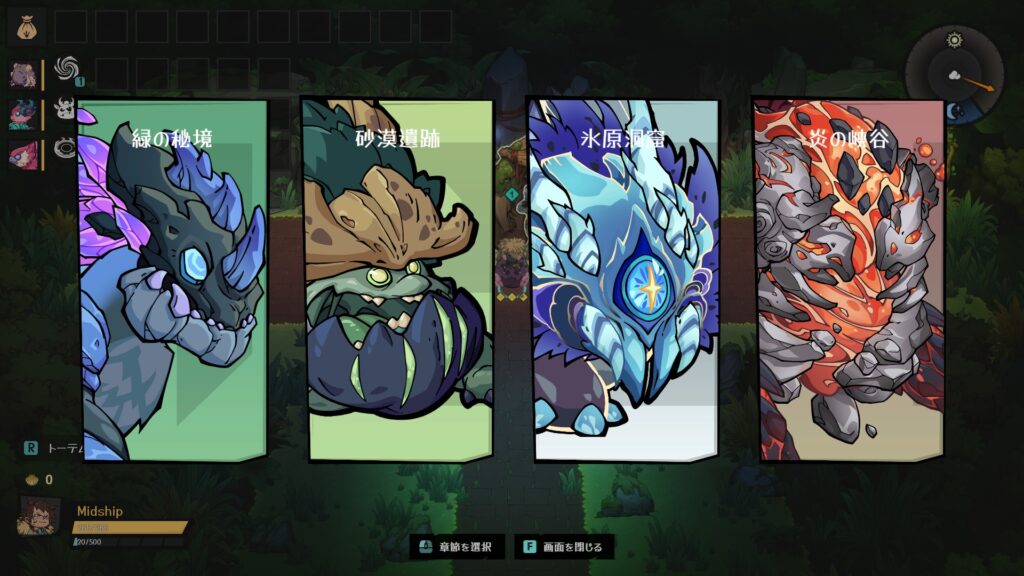1024x576 pixels.
Task: Select the 炎の峡谷 fire canyon card
Action: click(849, 280)
